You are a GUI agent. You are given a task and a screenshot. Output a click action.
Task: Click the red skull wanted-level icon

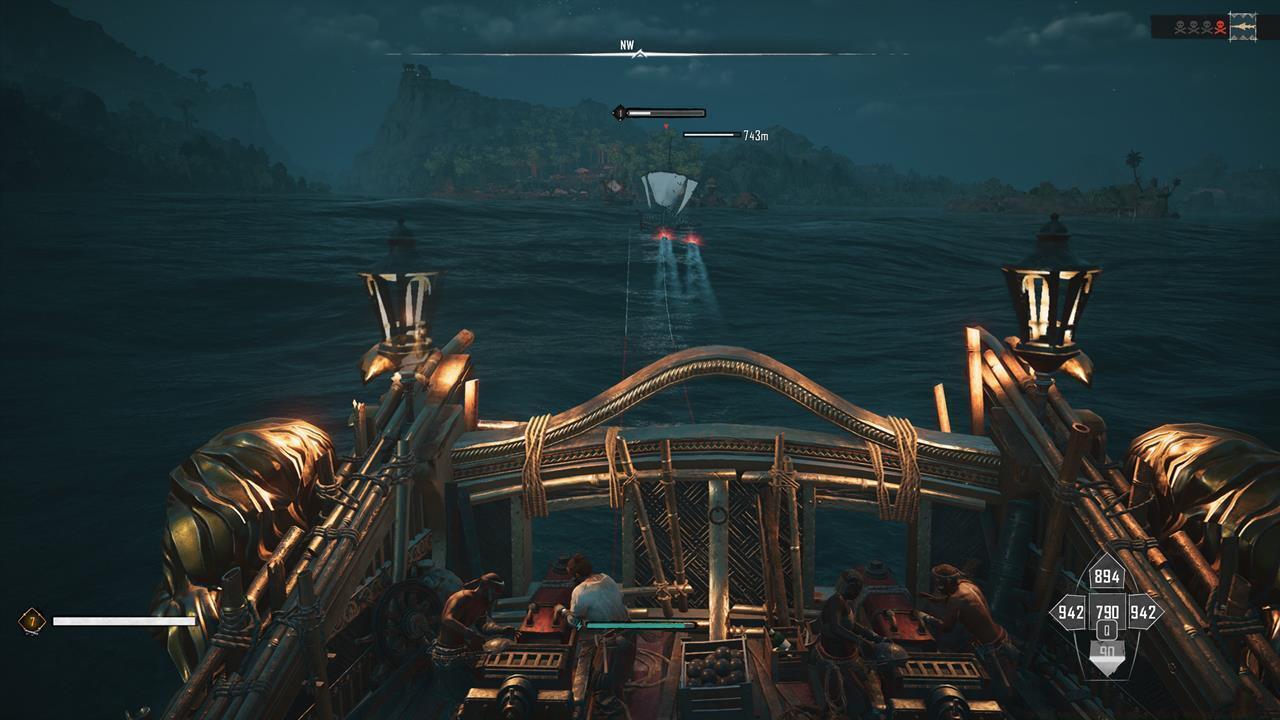point(1220,26)
